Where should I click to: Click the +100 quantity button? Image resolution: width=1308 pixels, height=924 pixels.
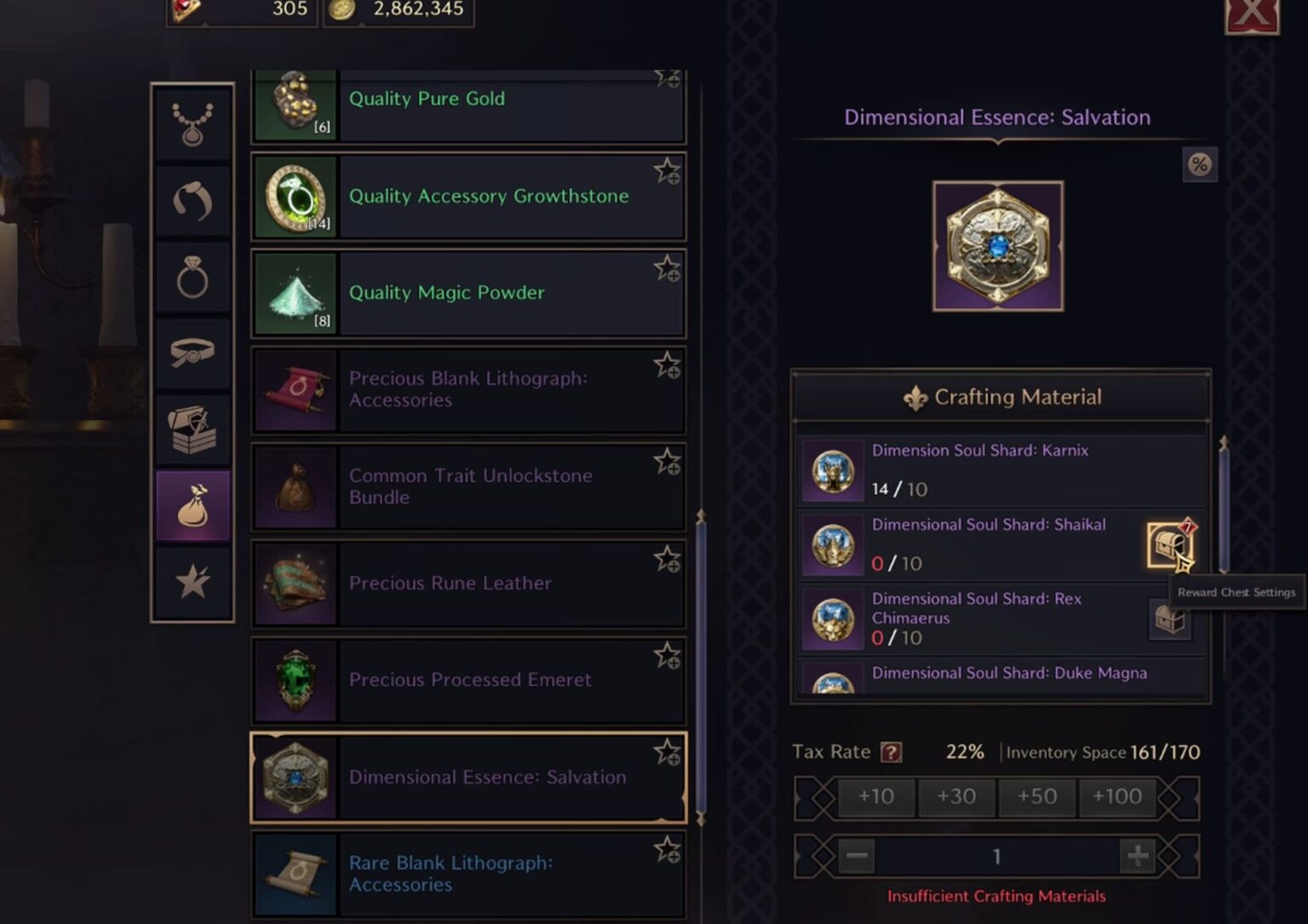pos(1117,797)
